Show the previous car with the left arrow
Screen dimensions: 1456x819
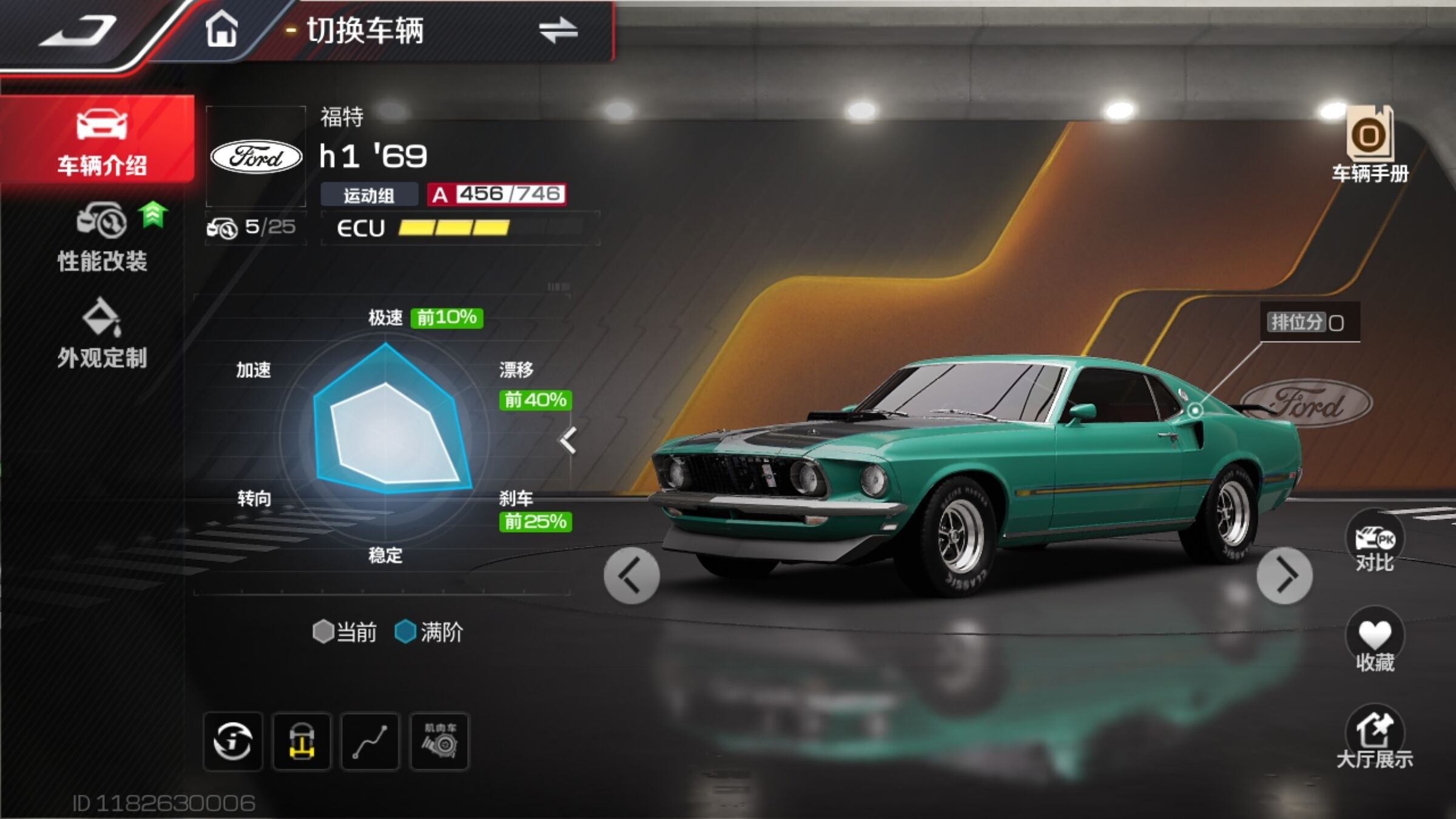click(x=632, y=576)
